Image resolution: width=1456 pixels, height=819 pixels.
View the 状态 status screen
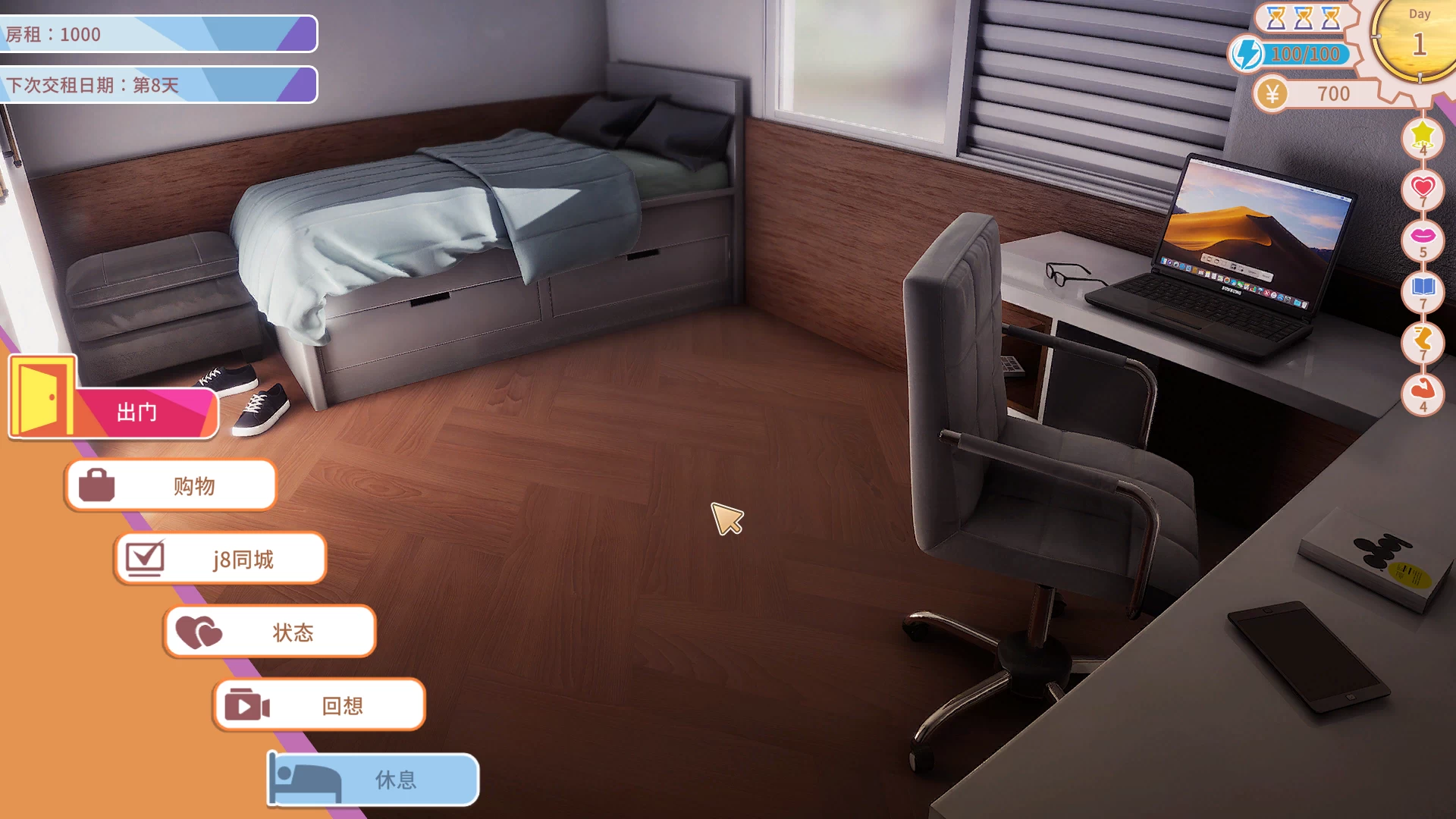[x=270, y=632]
